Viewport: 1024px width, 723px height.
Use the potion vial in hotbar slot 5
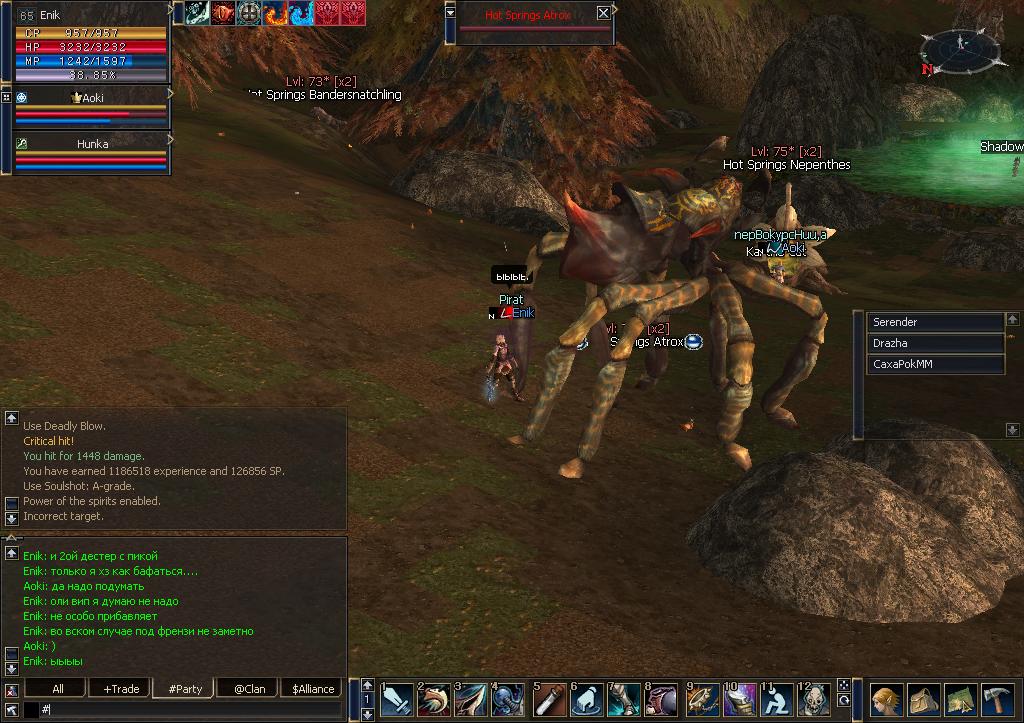pos(547,699)
